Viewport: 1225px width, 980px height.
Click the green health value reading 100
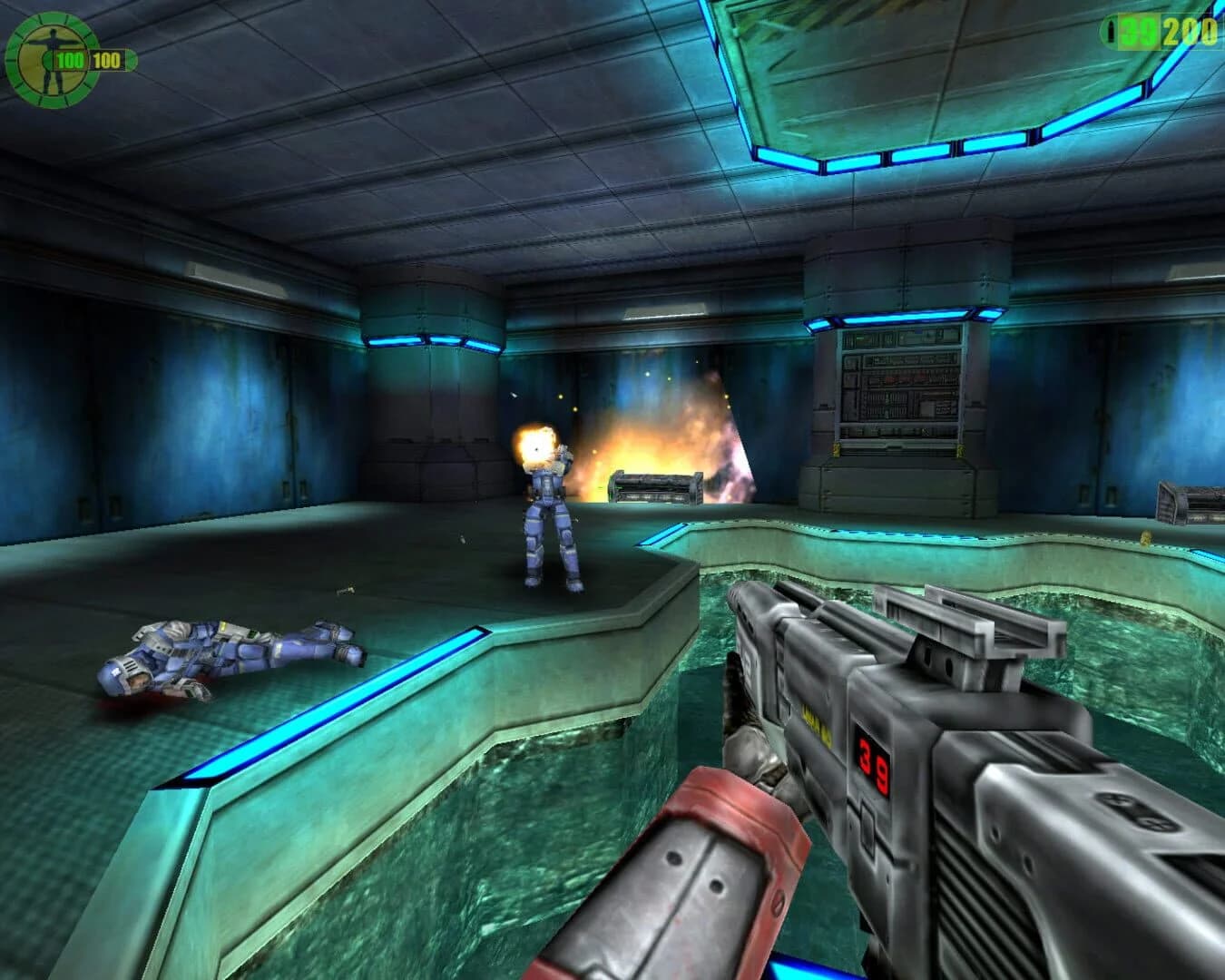point(69,60)
